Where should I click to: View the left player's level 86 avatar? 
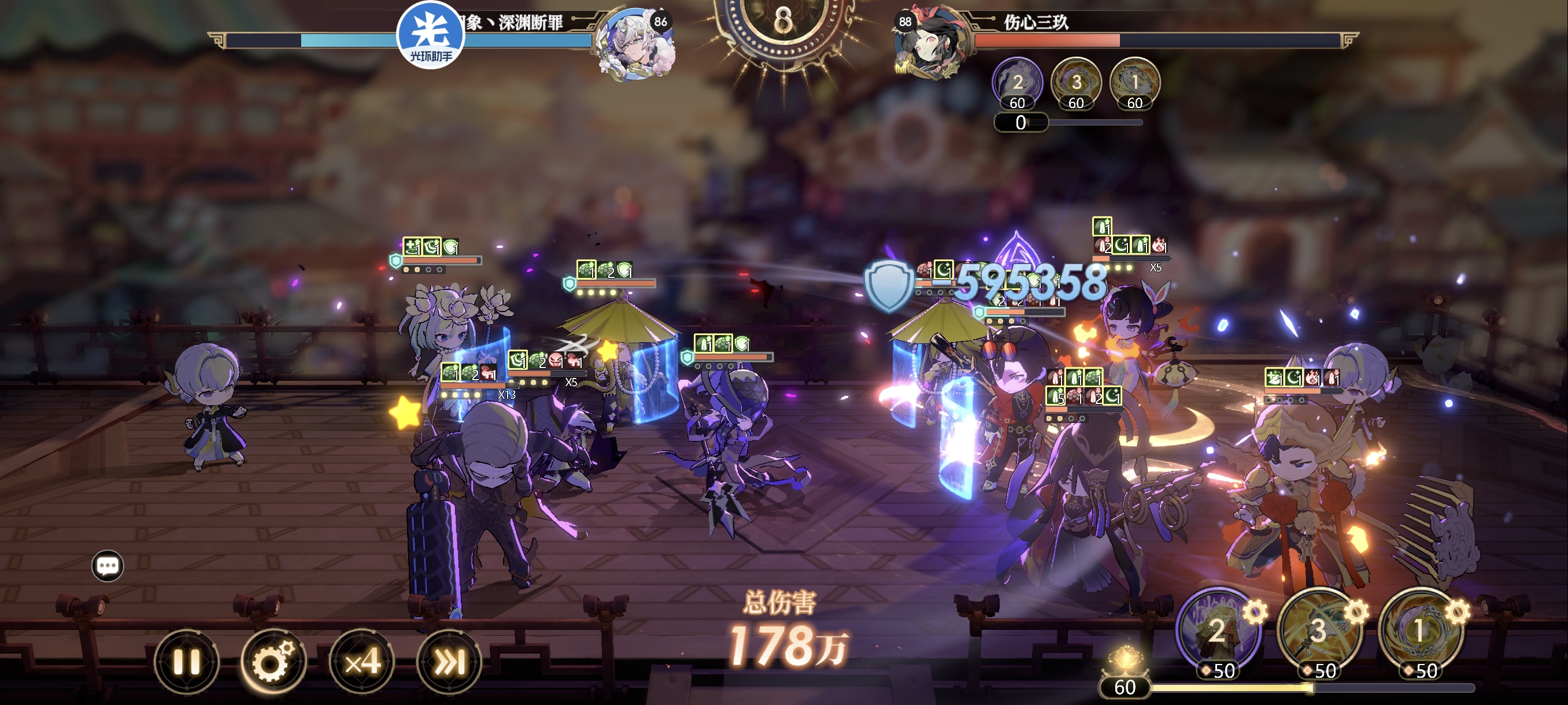[634, 44]
